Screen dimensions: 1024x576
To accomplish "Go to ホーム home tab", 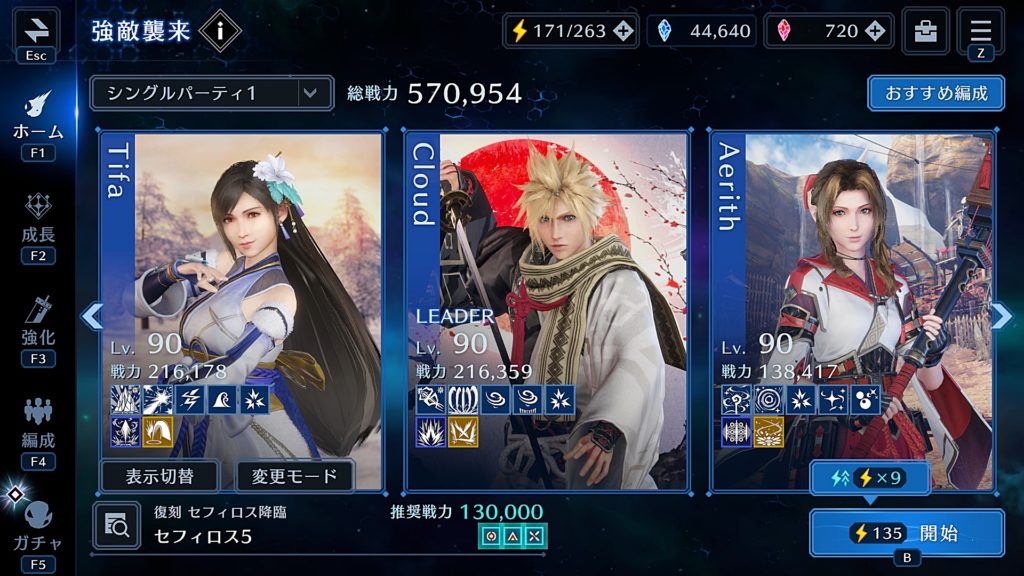I will 38,118.
